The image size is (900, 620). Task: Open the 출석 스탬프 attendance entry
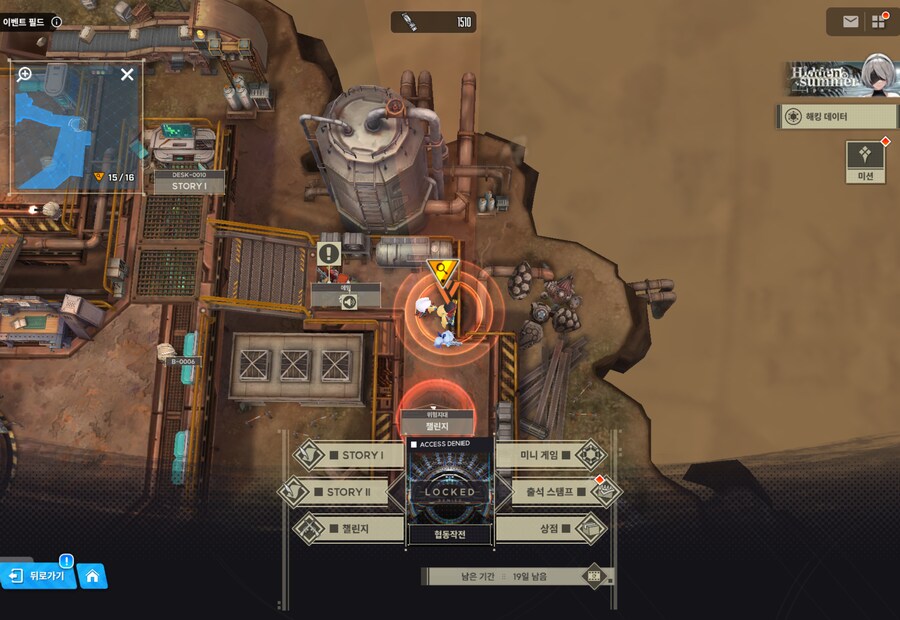tap(552, 492)
